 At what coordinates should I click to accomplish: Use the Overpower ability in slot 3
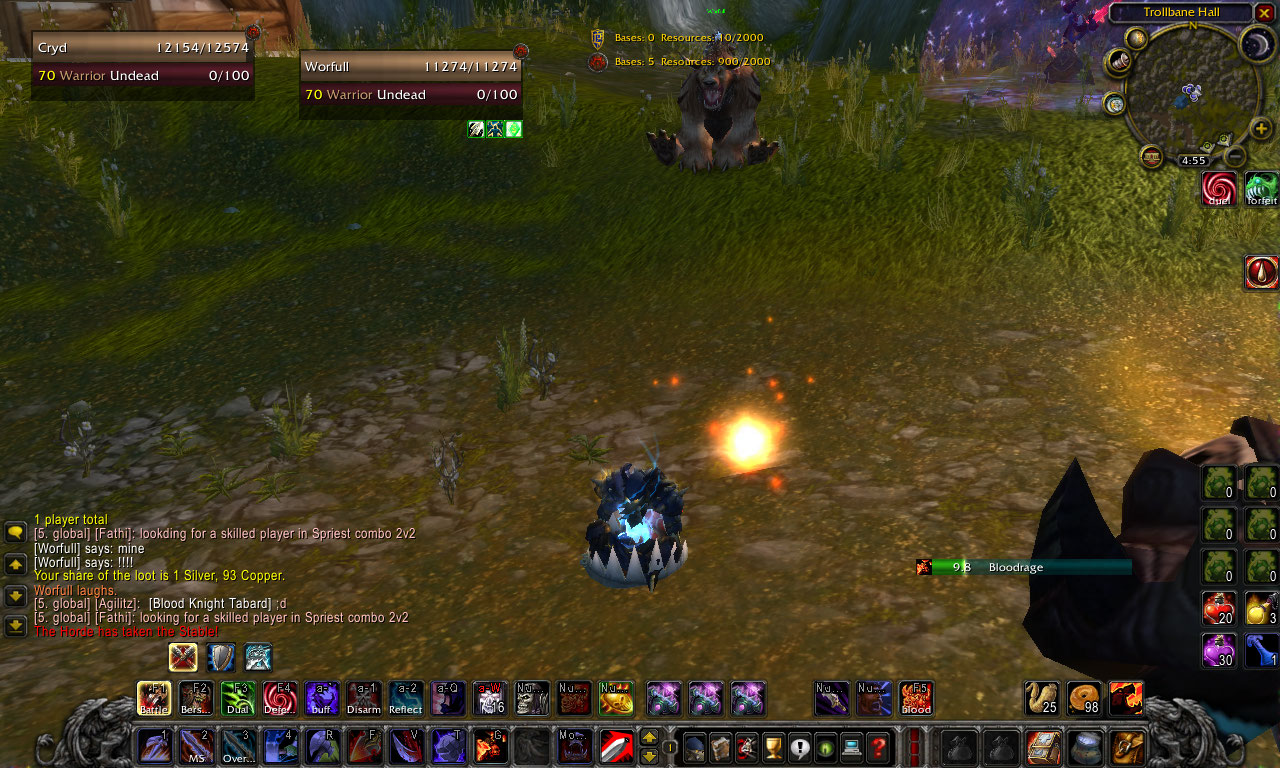[238, 746]
